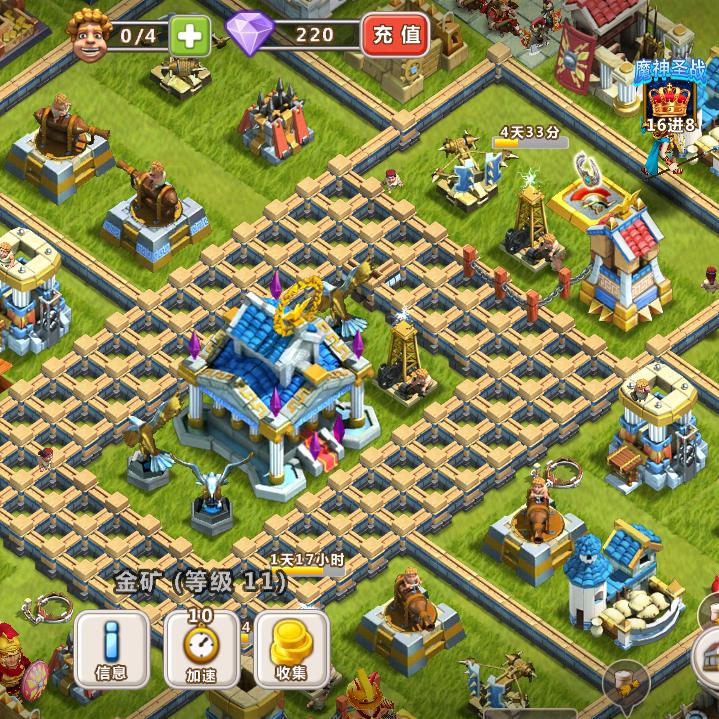
Task: Open the 信息 info panel for the gold mine
Action: [111, 648]
